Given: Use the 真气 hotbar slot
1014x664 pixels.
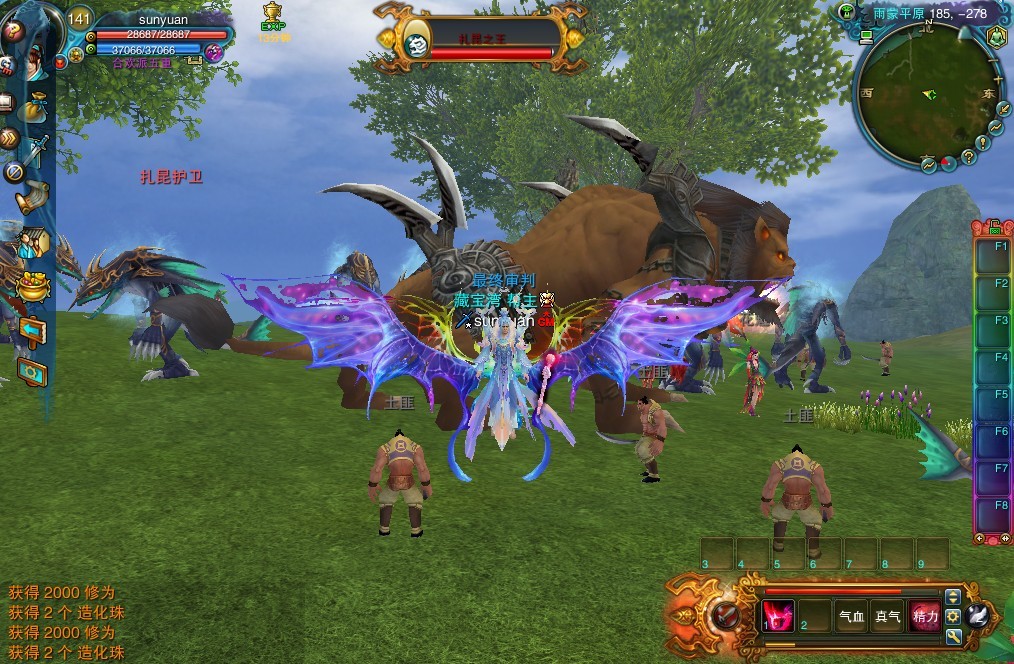Looking at the screenshot, I should (x=887, y=616).
